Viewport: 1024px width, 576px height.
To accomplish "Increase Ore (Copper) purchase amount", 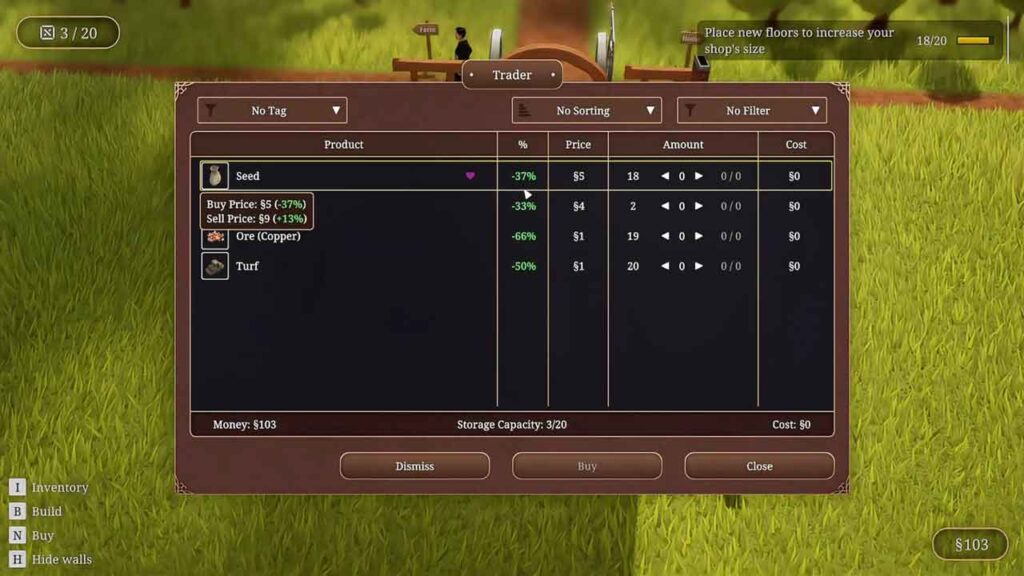I will [x=699, y=236].
